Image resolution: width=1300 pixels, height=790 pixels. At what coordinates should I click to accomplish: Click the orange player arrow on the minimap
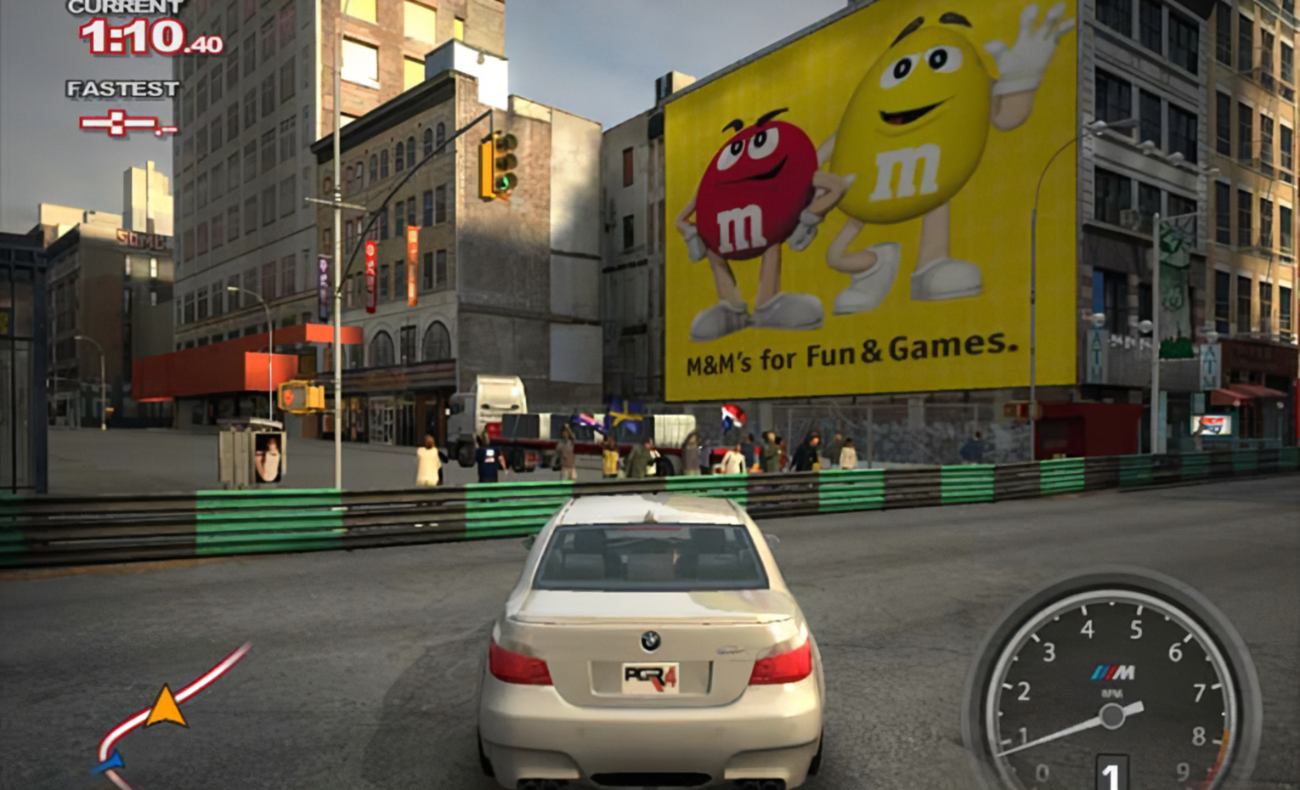pyautogui.click(x=166, y=707)
